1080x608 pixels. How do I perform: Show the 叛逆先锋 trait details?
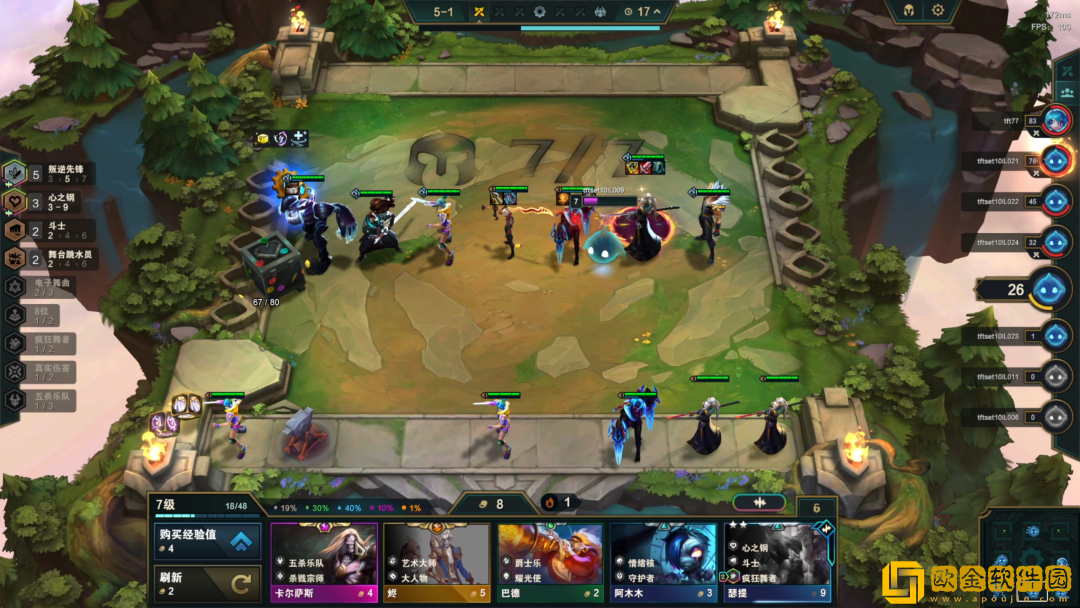(52, 173)
